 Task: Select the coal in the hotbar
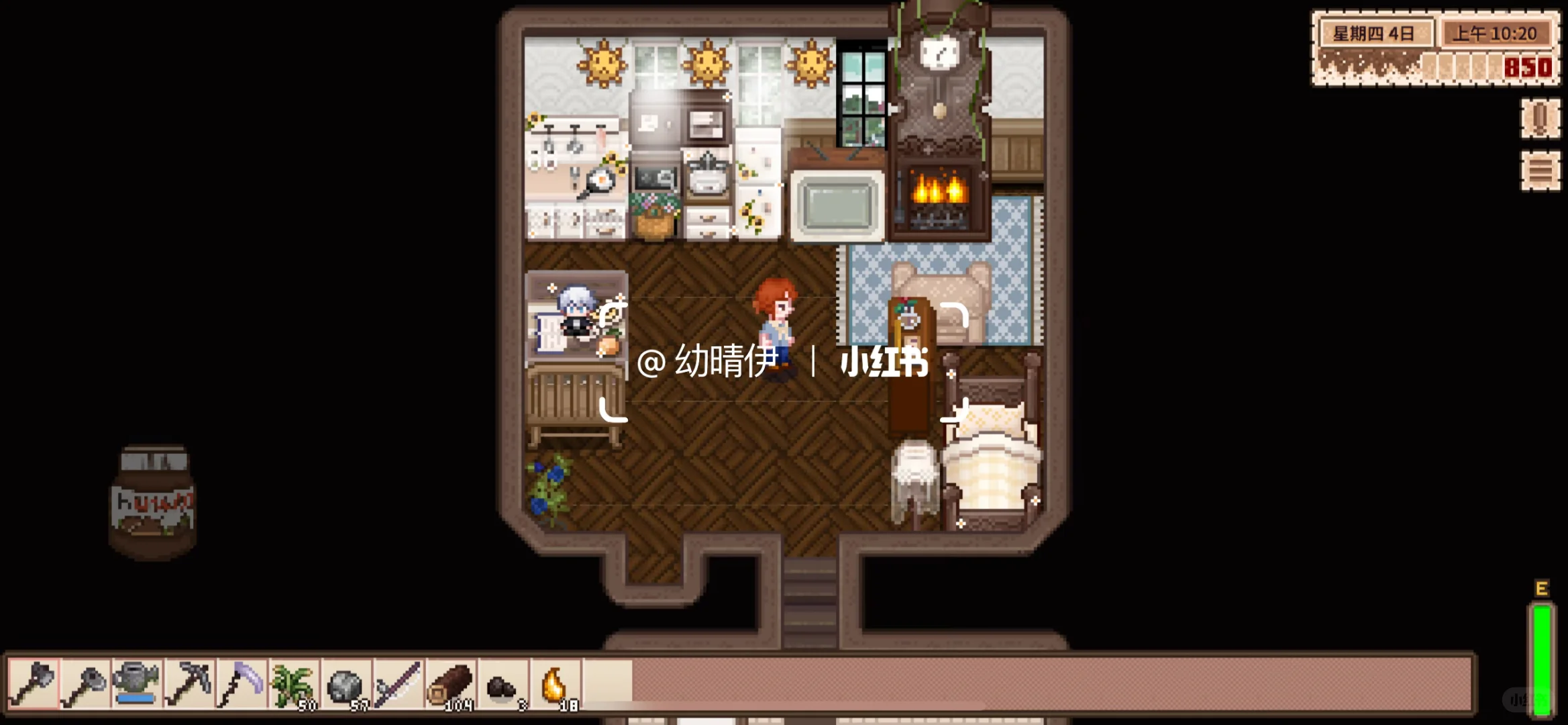point(501,685)
